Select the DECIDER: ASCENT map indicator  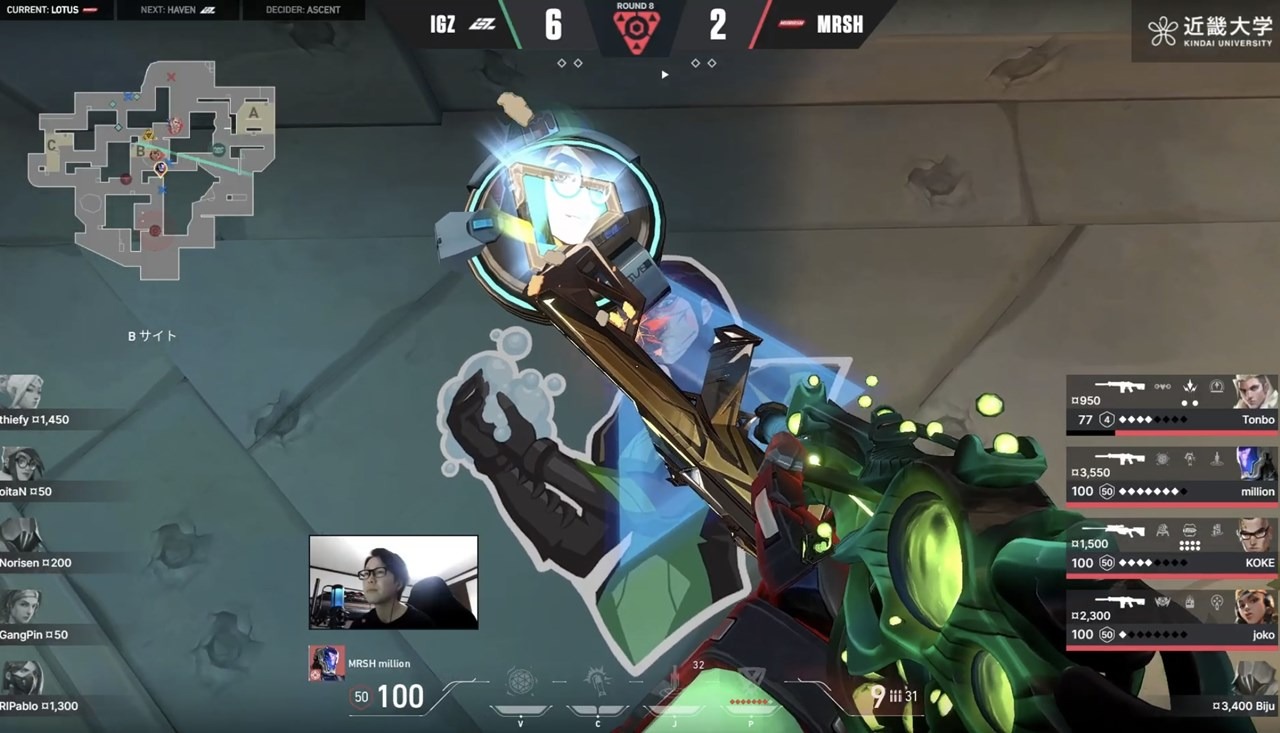(303, 10)
